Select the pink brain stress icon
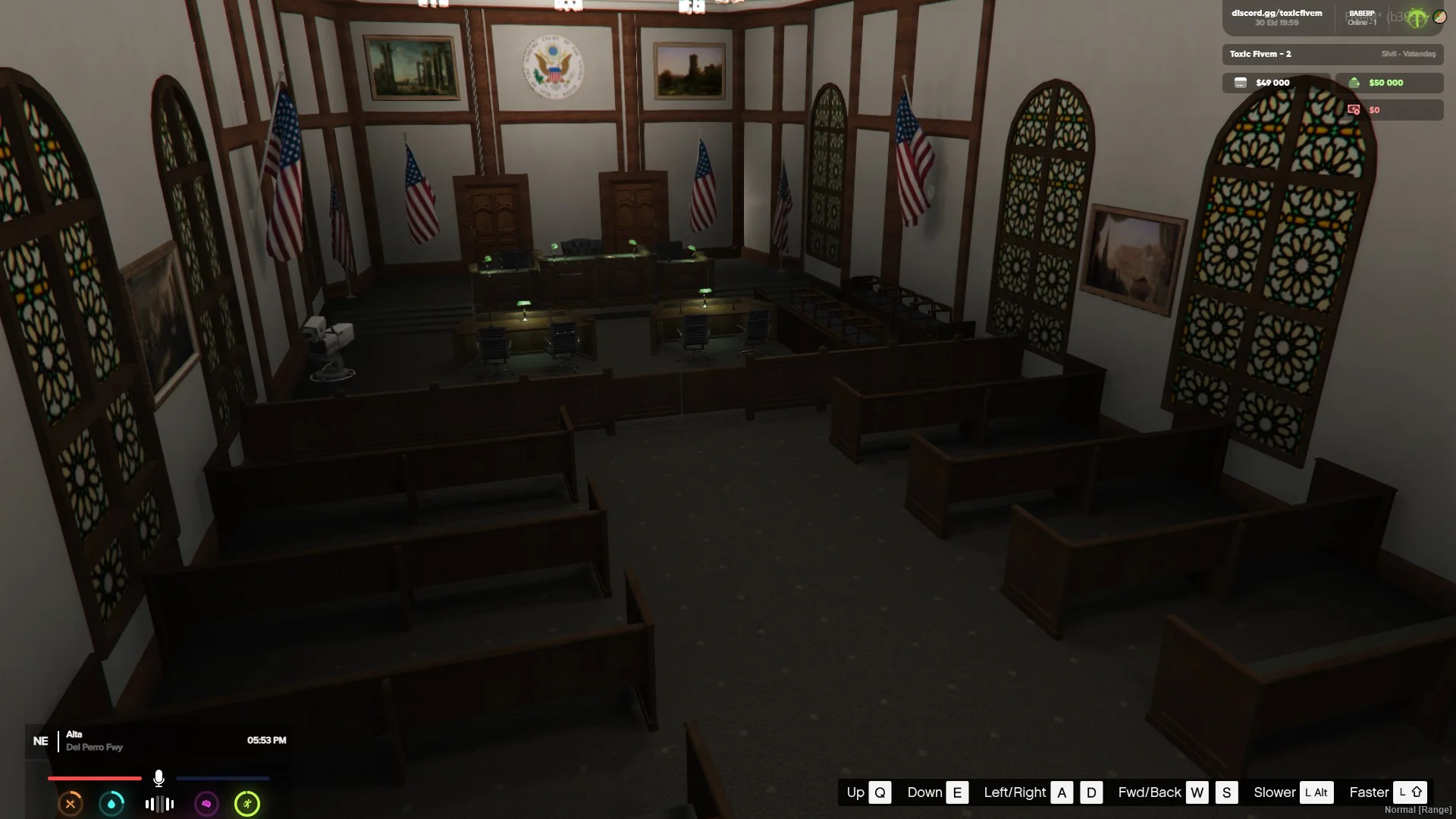 (206, 804)
